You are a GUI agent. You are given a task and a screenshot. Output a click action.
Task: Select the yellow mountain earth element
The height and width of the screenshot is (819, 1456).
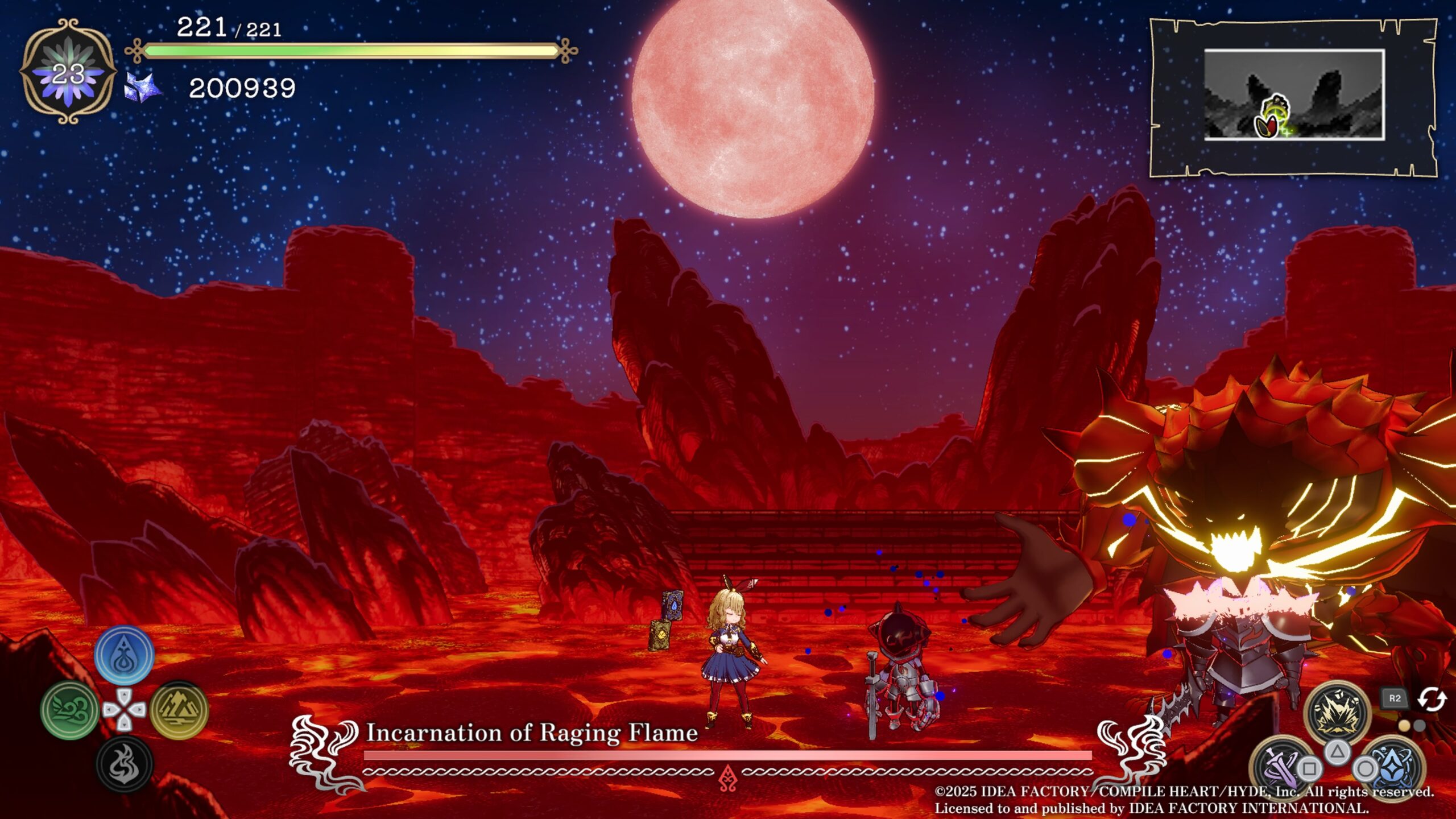[x=179, y=710]
